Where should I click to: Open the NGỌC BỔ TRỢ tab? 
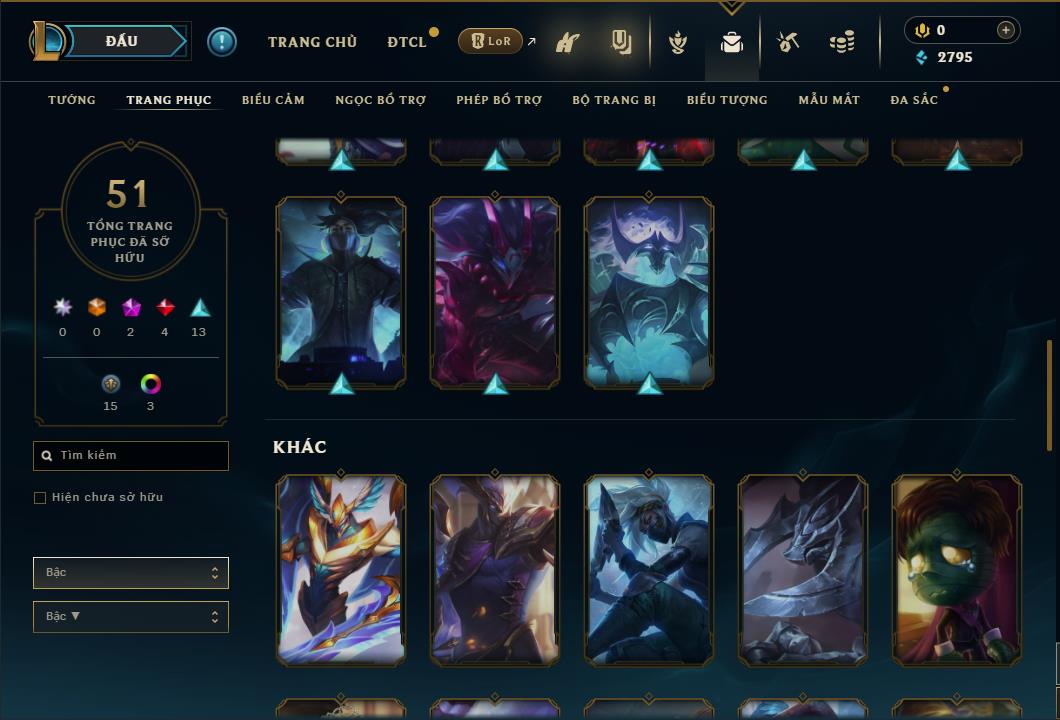point(380,100)
